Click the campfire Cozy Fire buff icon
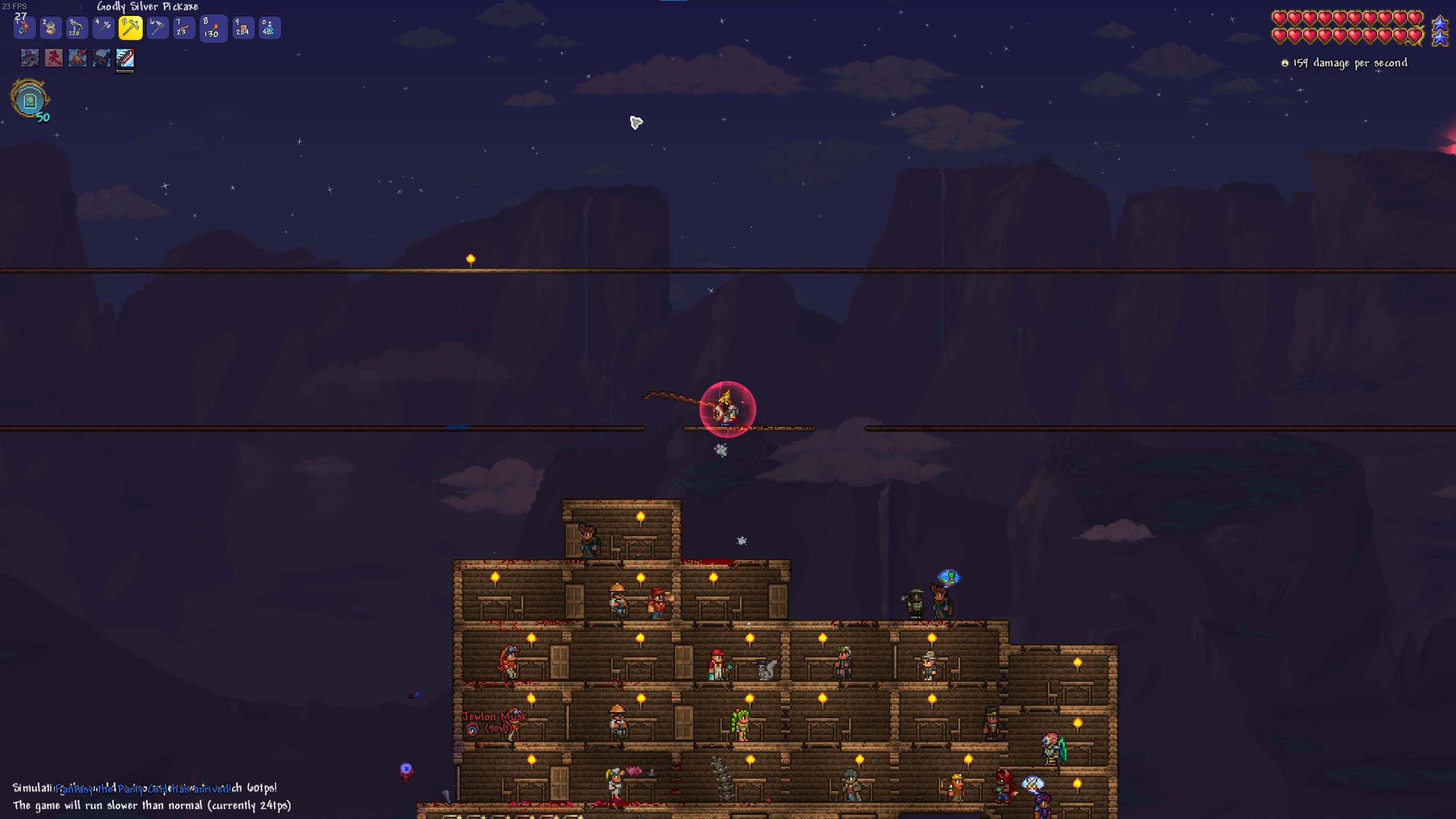 pyautogui.click(x=77, y=57)
